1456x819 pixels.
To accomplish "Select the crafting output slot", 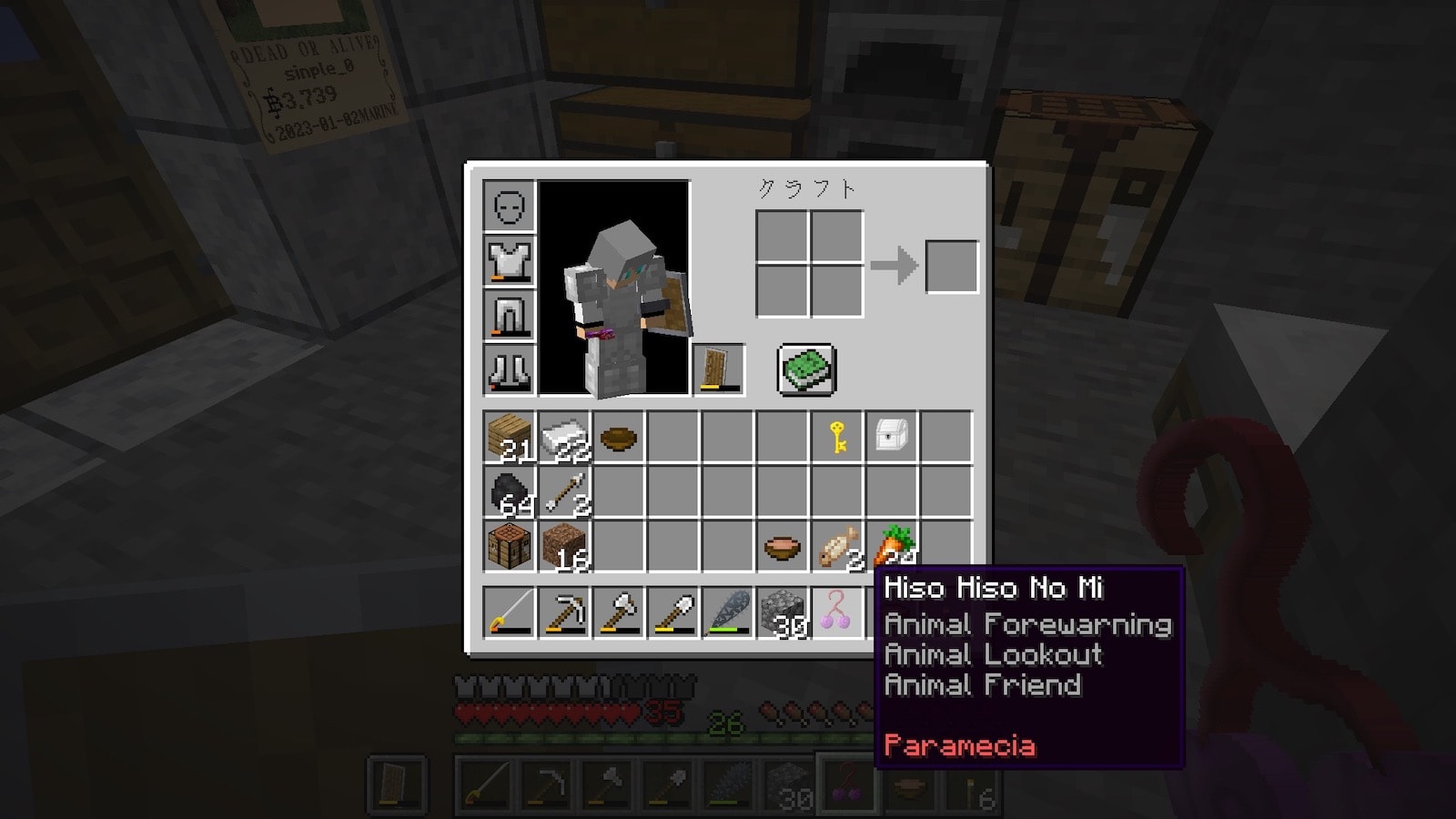I will click(x=952, y=267).
